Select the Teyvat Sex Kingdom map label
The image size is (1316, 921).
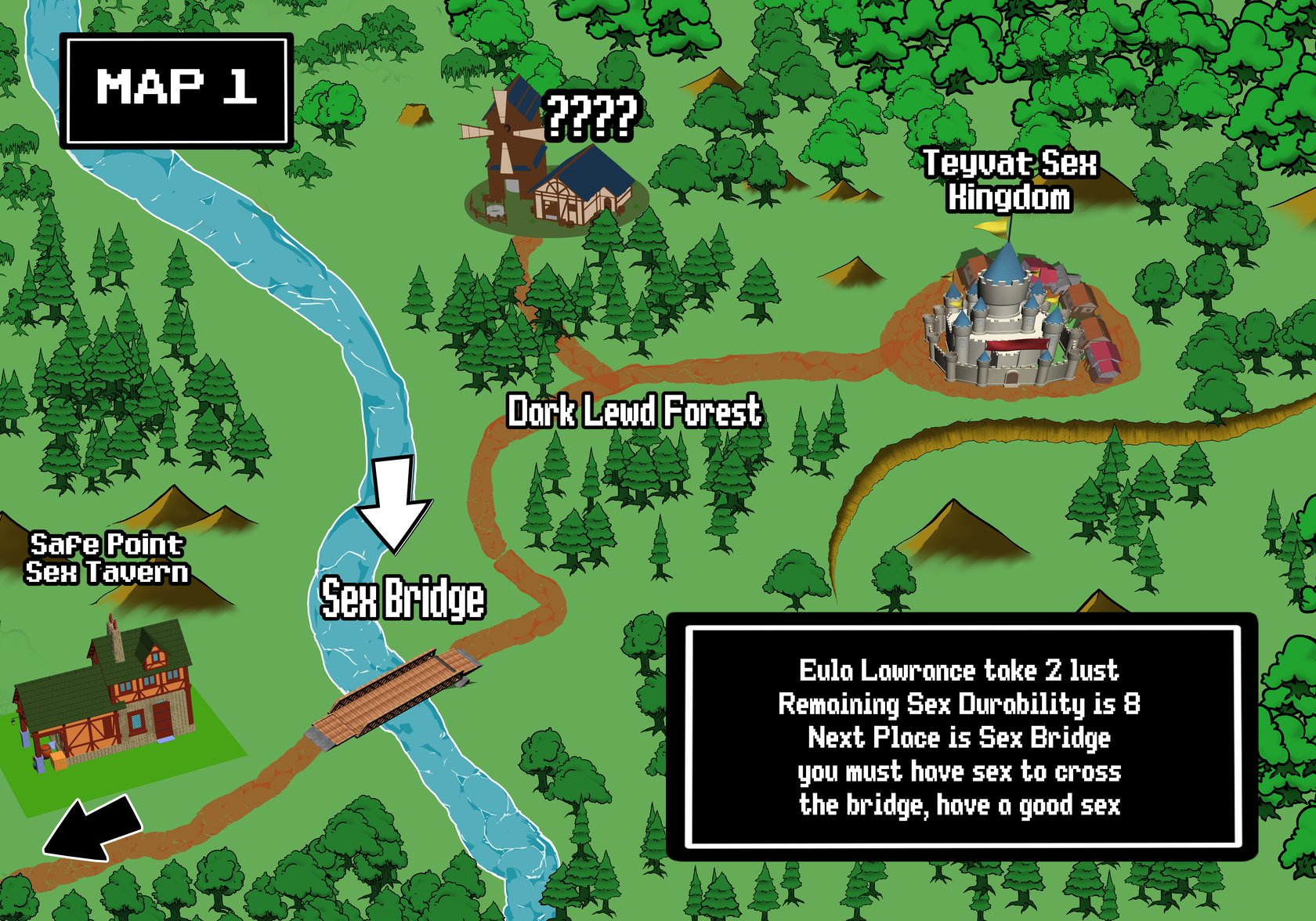(1010, 181)
